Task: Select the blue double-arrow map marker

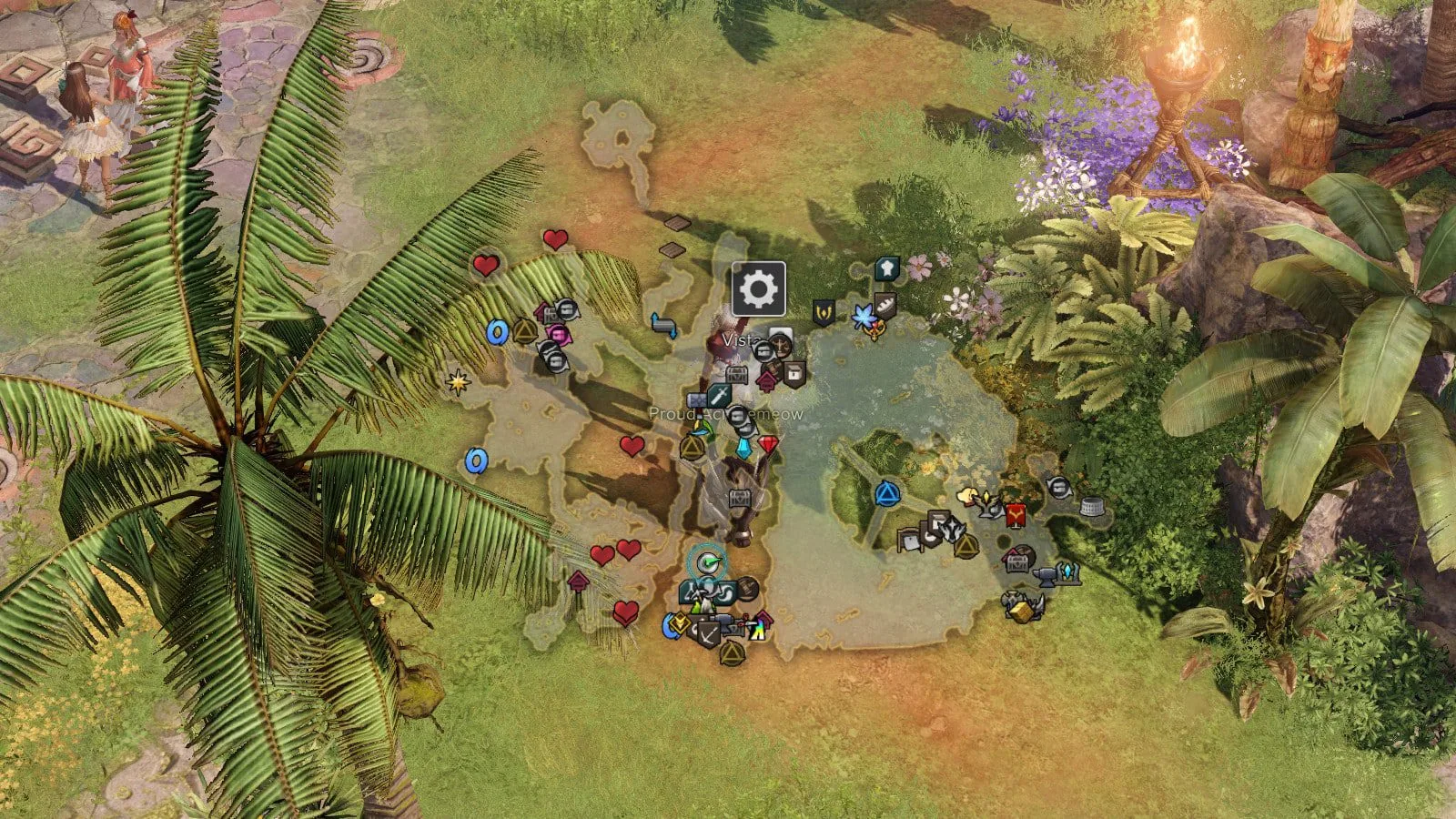Action: click(x=663, y=324)
